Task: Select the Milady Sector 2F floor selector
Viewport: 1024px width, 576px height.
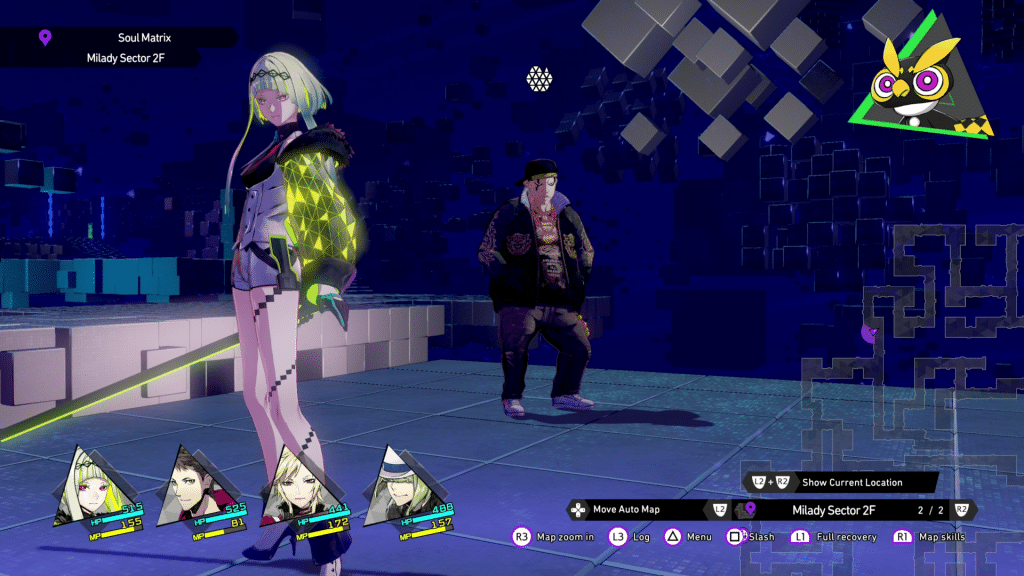Action: (832, 510)
